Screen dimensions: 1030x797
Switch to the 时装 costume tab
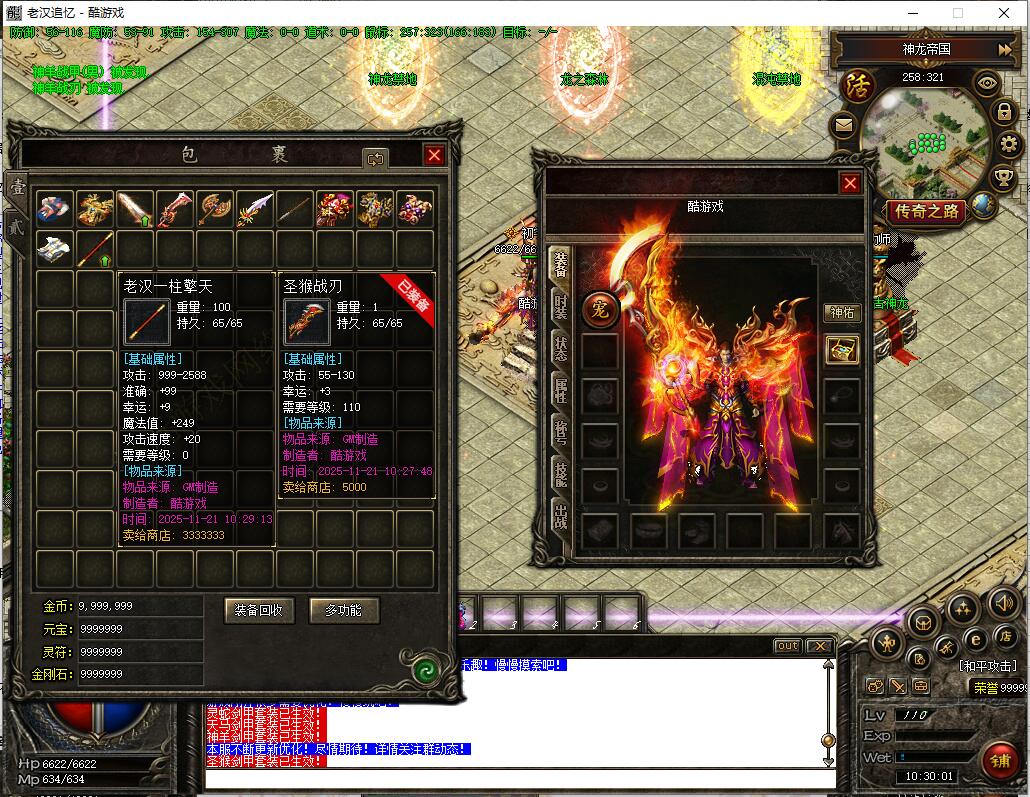pyautogui.click(x=560, y=307)
